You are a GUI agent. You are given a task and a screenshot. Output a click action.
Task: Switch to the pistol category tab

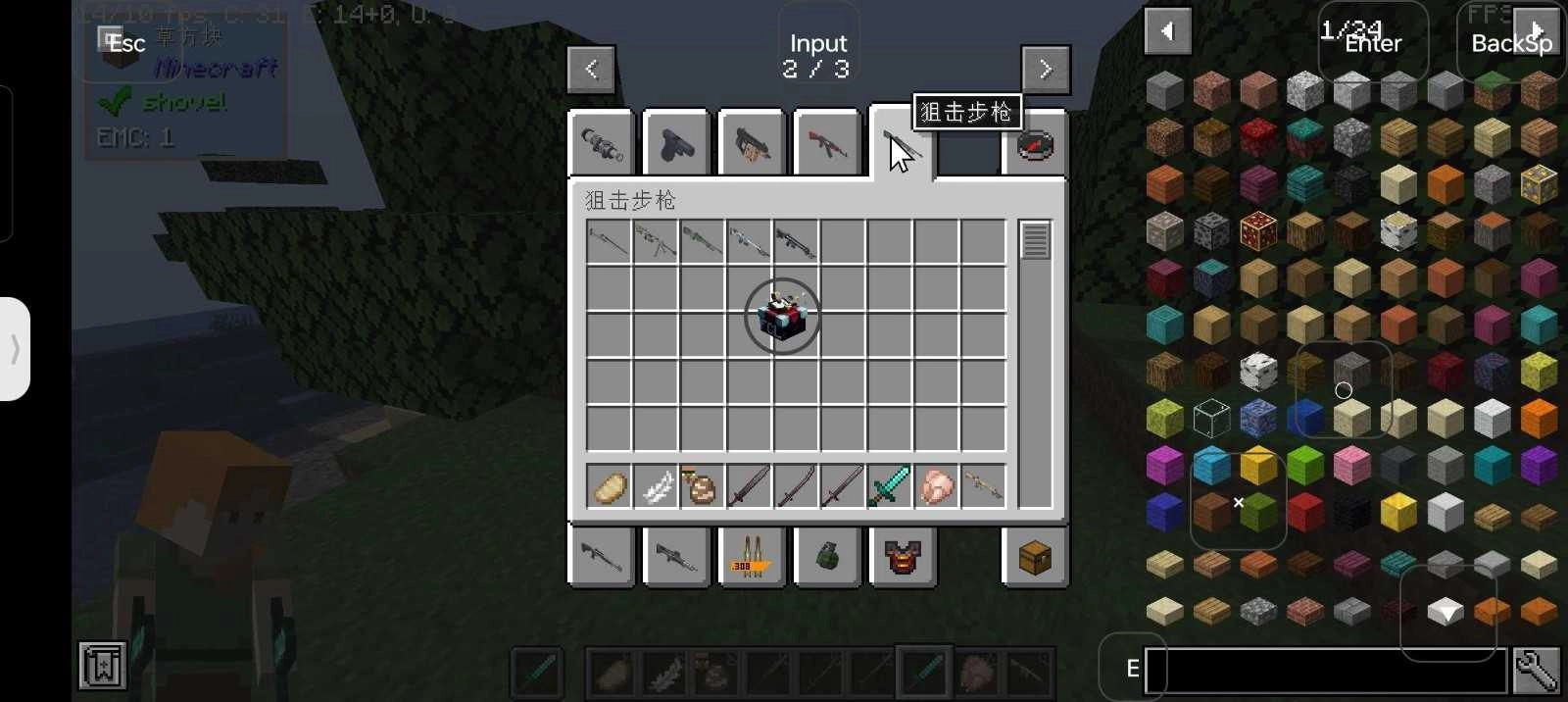coord(676,144)
